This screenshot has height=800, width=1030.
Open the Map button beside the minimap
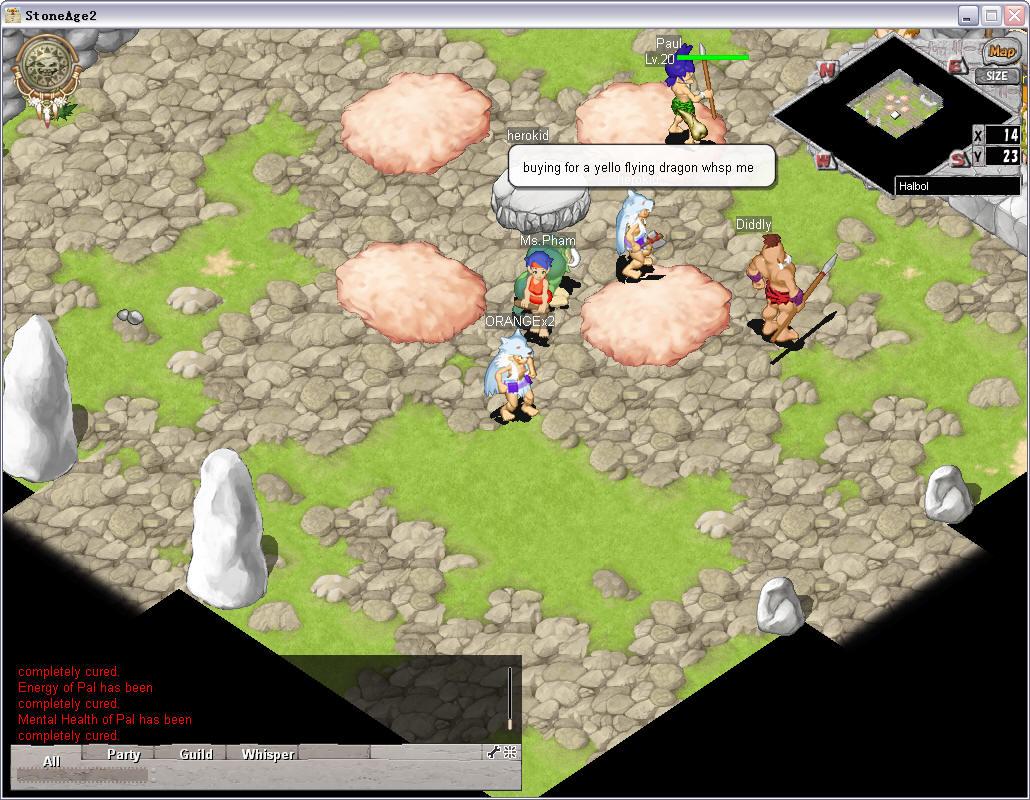[999, 52]
